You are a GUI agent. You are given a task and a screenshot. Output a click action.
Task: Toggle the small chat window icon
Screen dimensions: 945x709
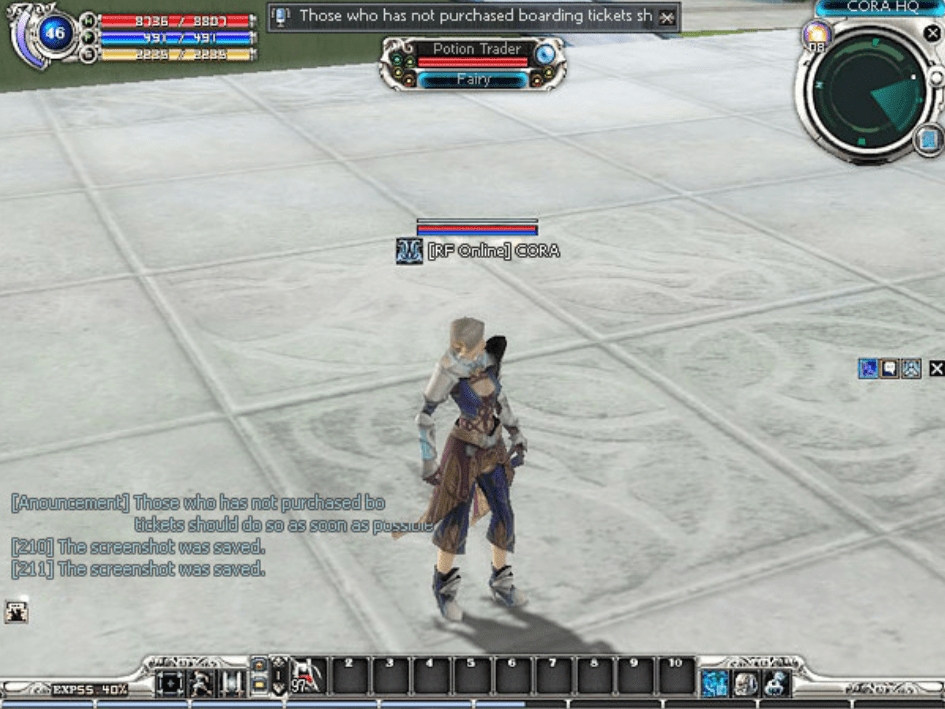tap(16, 611)
